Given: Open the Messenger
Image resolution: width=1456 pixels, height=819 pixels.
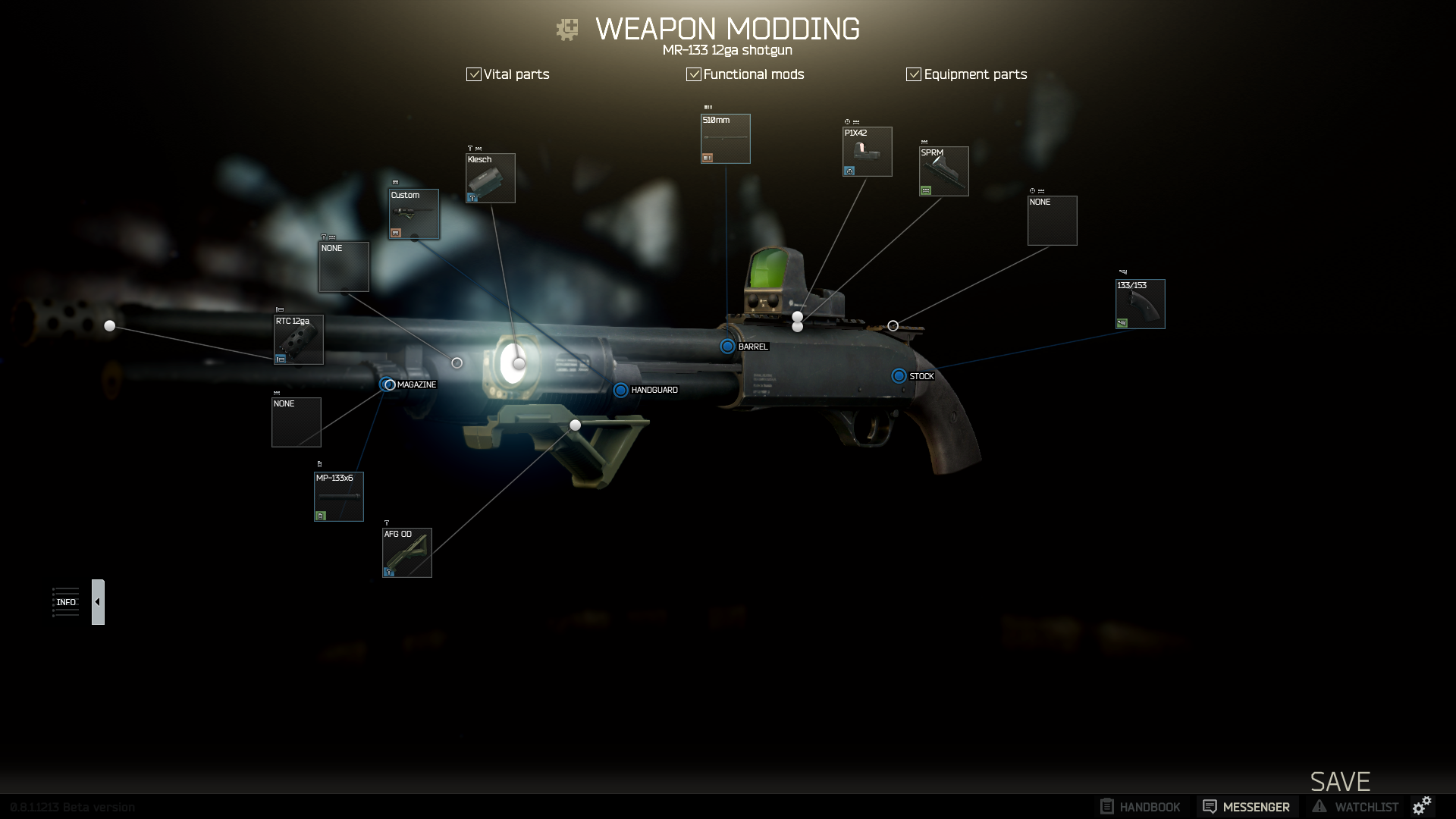Looking at the screenshot, I should (1247, 807).
